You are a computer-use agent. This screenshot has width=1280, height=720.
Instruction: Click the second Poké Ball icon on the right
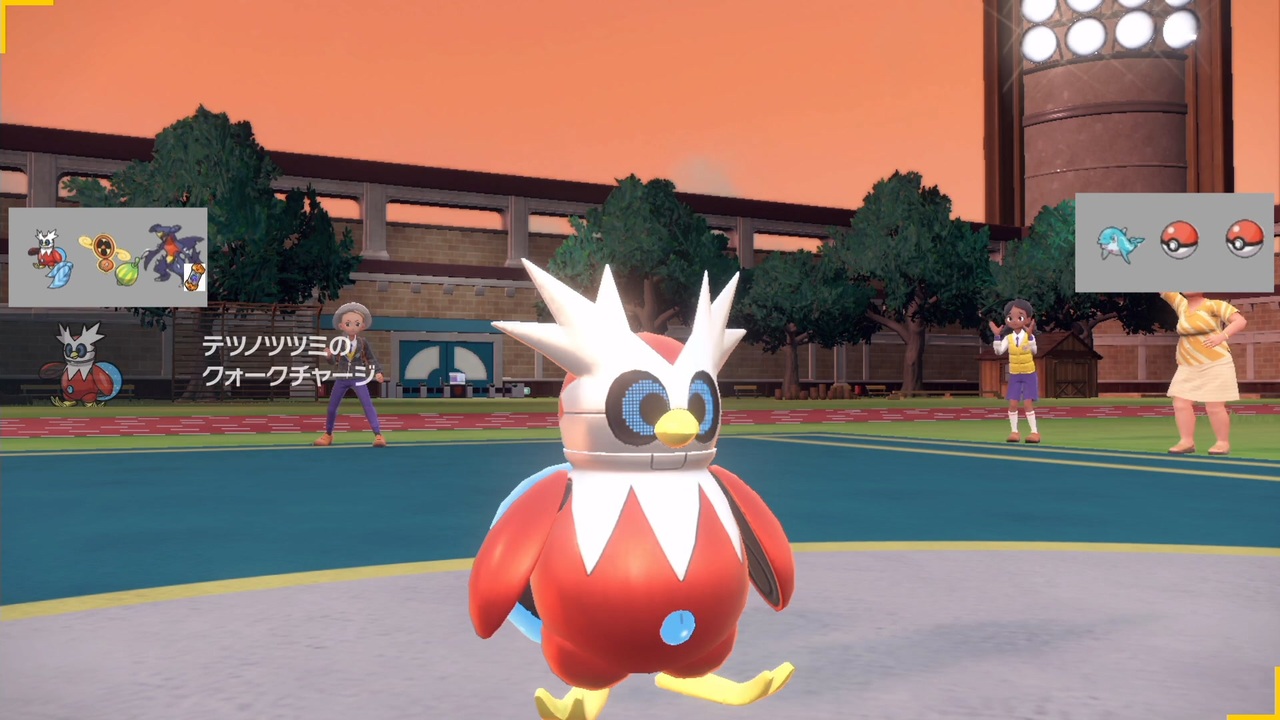pyautogui.click(x=1243, y=240)
